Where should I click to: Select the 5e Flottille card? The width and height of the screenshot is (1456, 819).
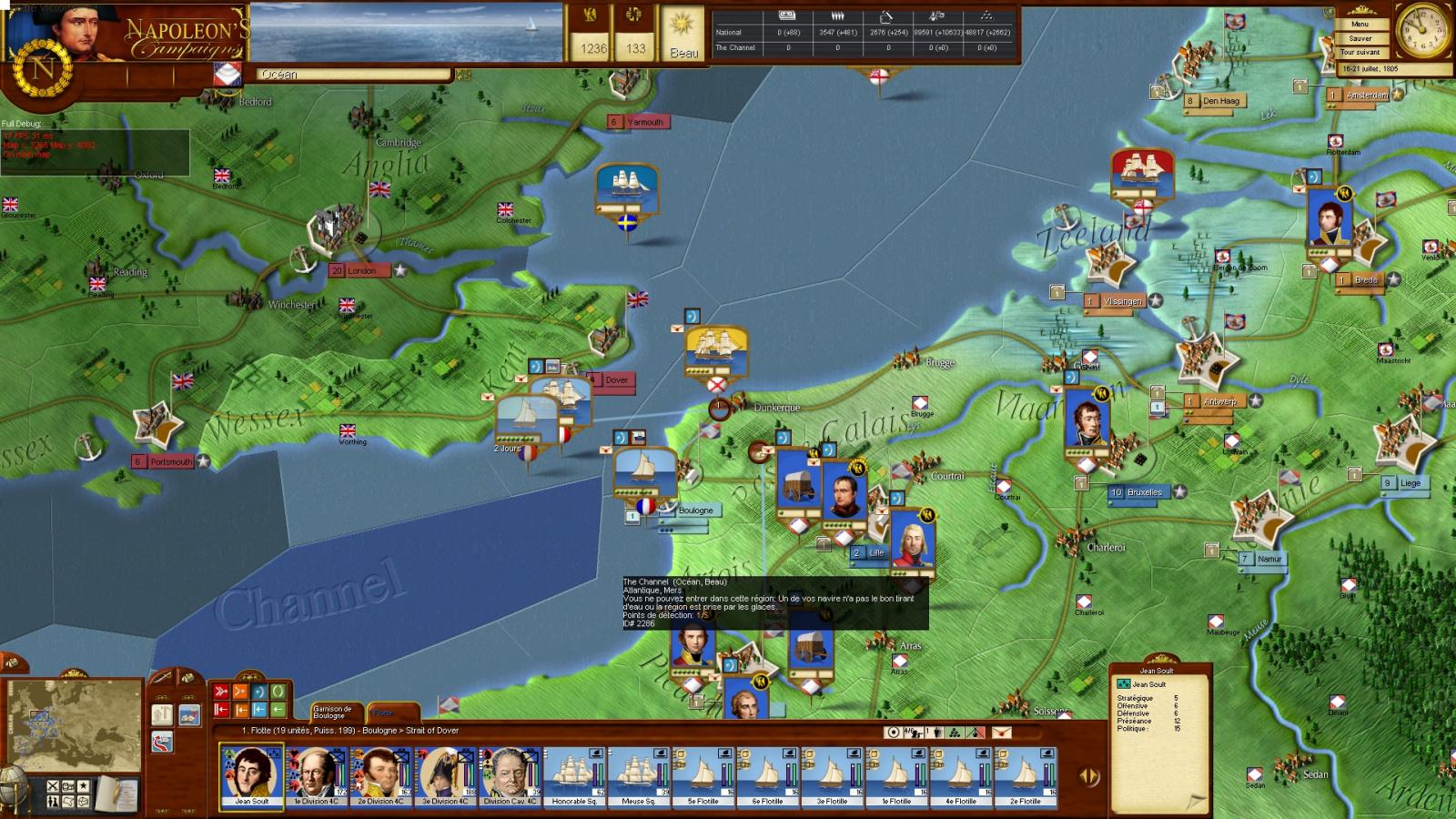[x=703, y=775]
